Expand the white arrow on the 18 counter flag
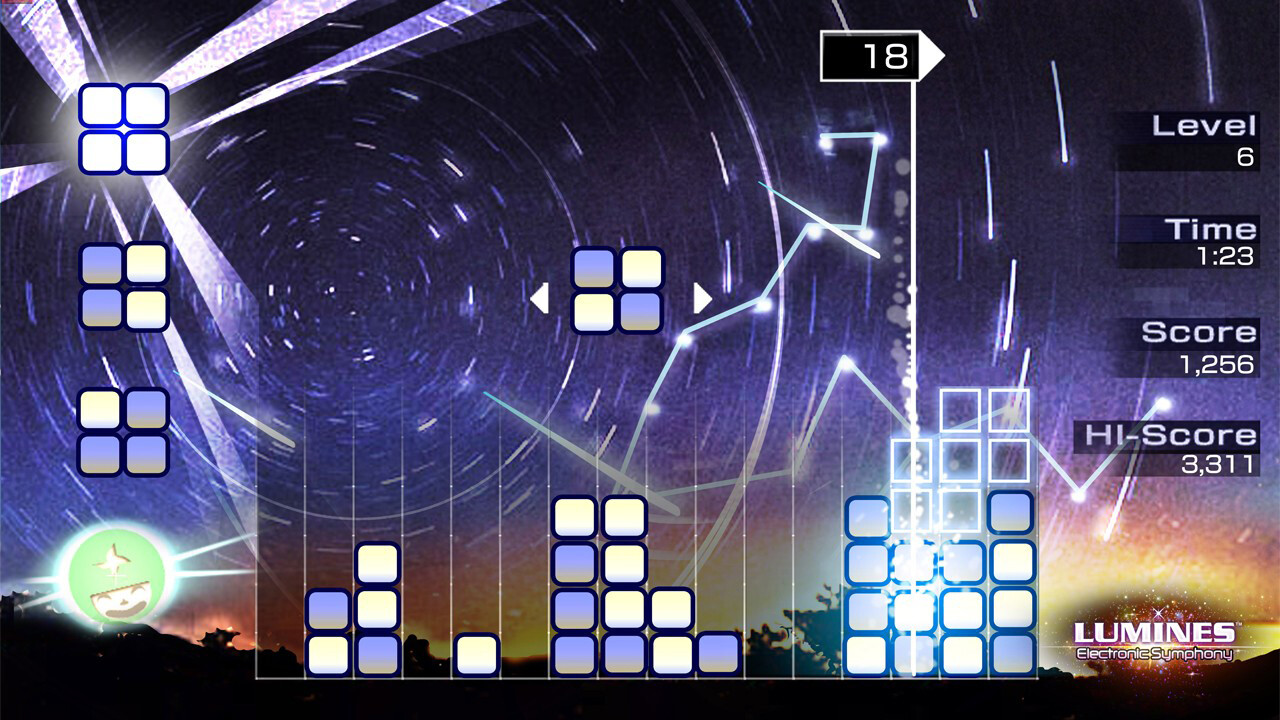Image resolution: width=1280 pixels, height=720 pixels. click(932, 57)
